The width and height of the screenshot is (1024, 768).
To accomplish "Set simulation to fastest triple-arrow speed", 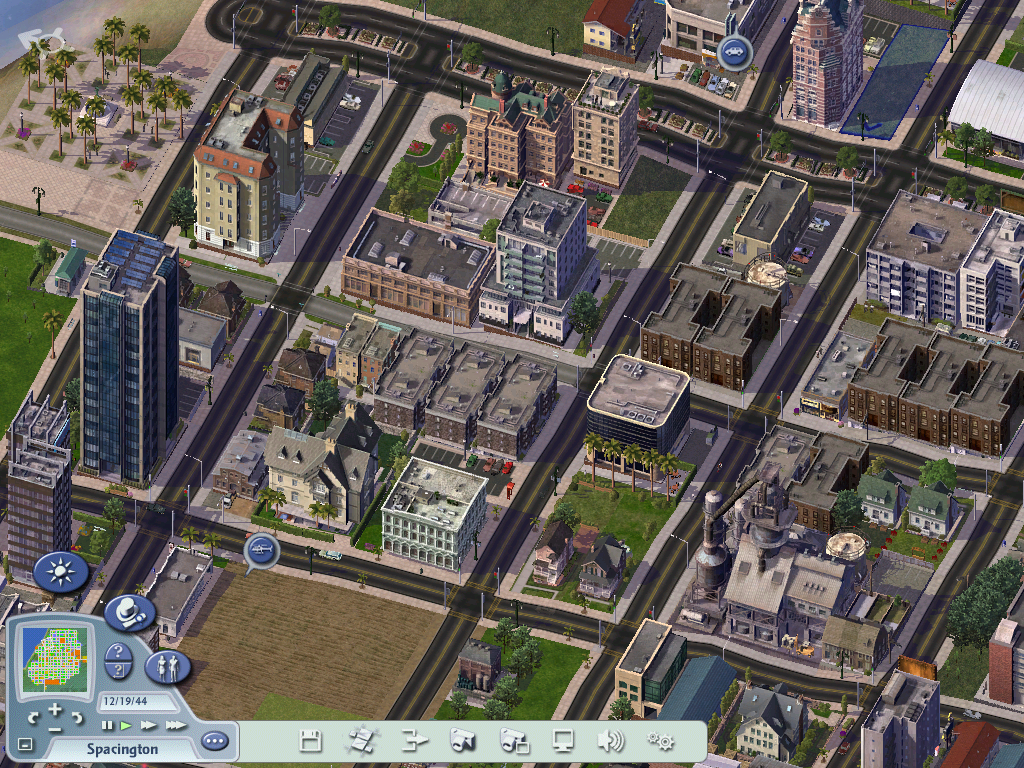I will pos(175,725).
